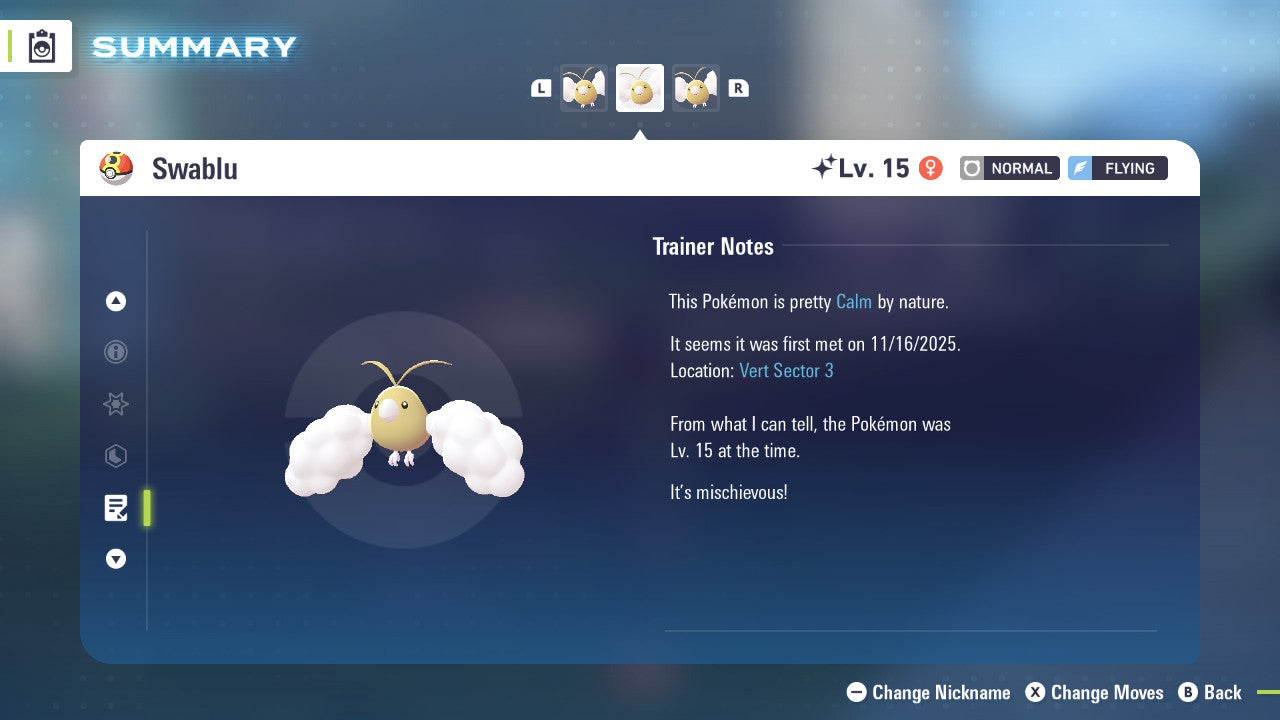This screenshot has height=720, width=1280.
Task: Open the moves page in the sidebar
Action: tap(116, 456)
